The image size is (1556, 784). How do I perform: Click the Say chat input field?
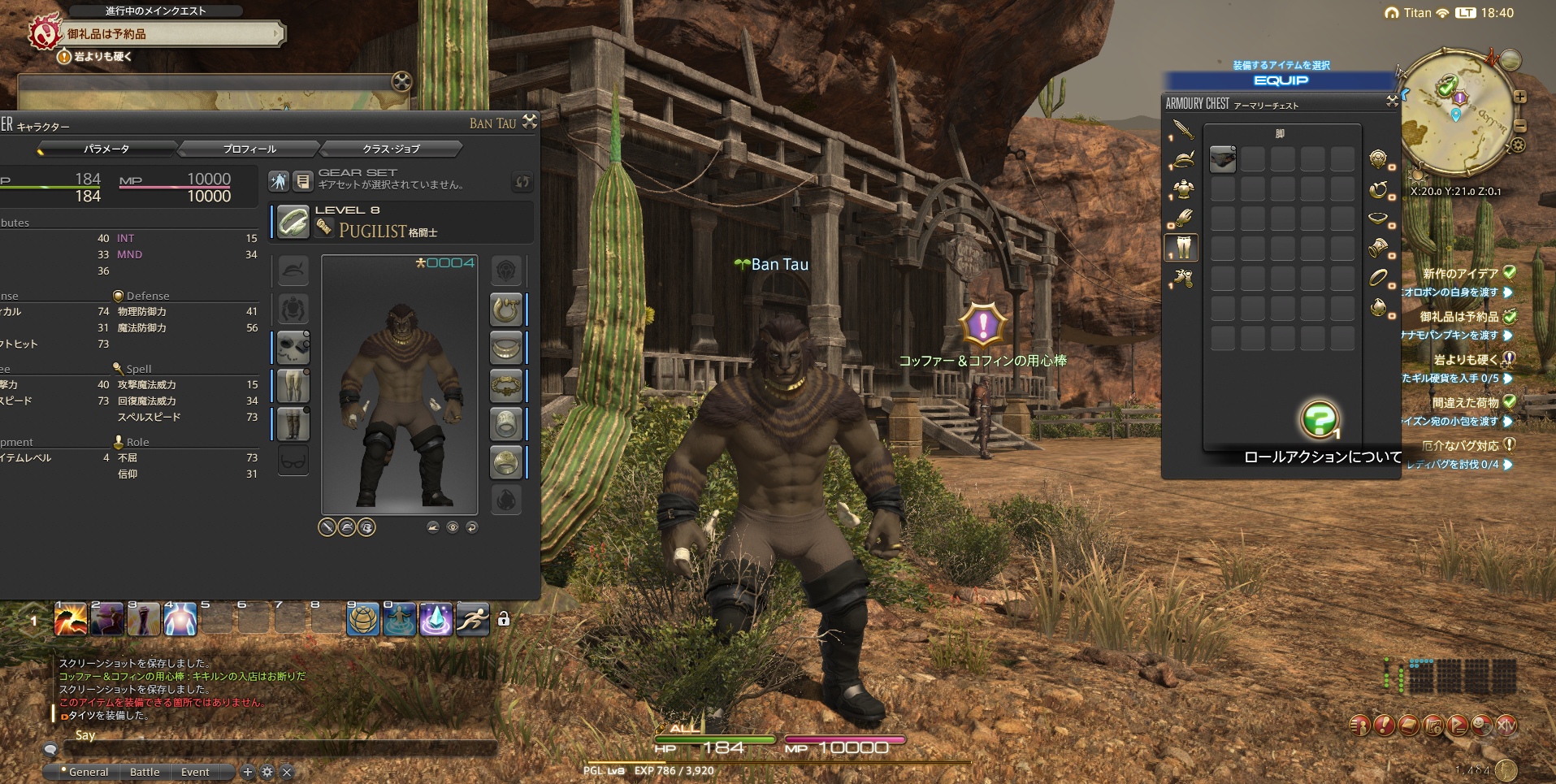click(276, 747)
